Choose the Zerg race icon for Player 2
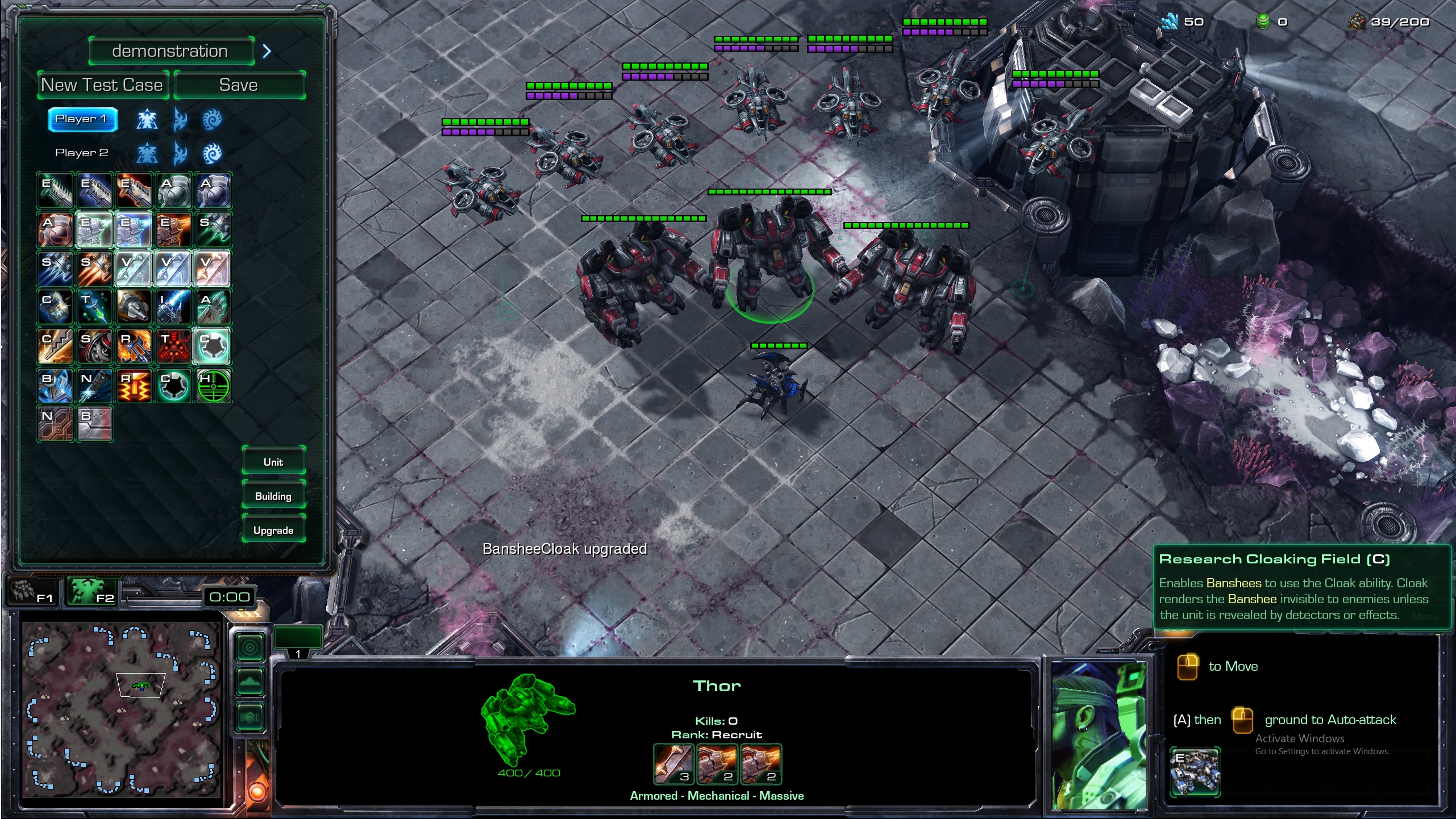The width and height of the screenshot is (1456, 819). pyautogui.click(x=212, y=153)
